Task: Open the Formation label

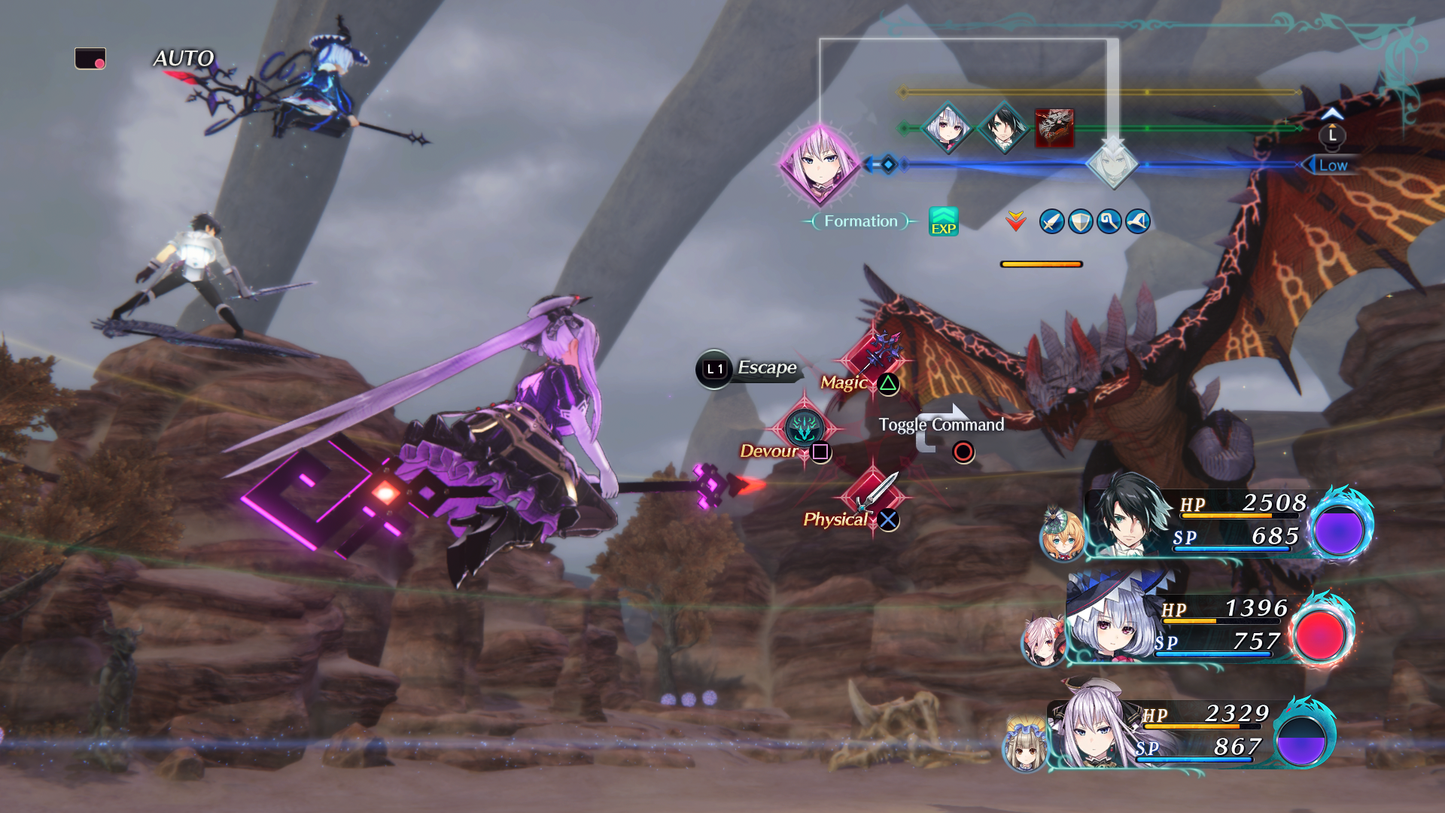Action: [x=860, y=221]
